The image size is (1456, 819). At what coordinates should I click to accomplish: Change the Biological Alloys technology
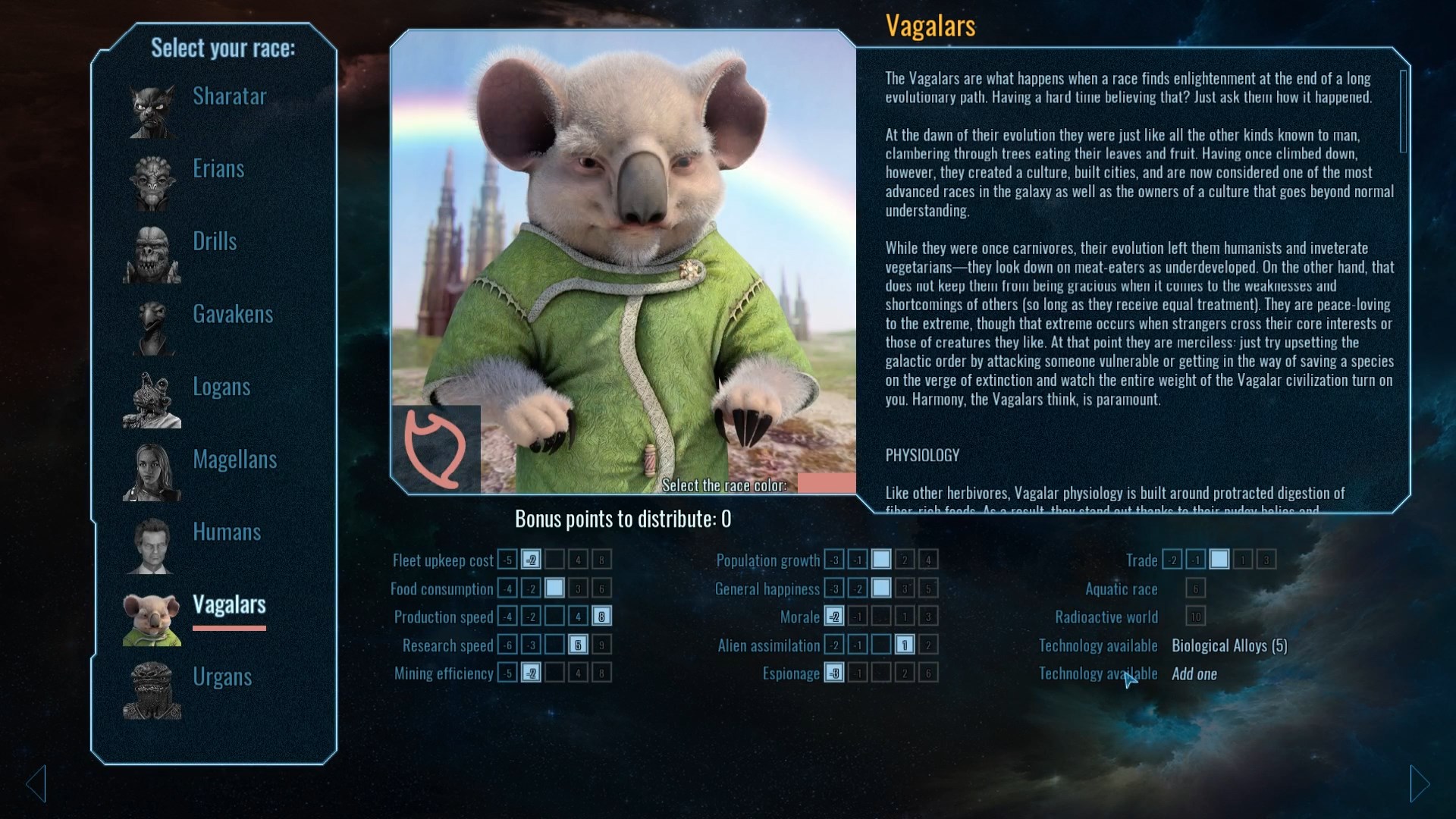tap(1228, 645)
